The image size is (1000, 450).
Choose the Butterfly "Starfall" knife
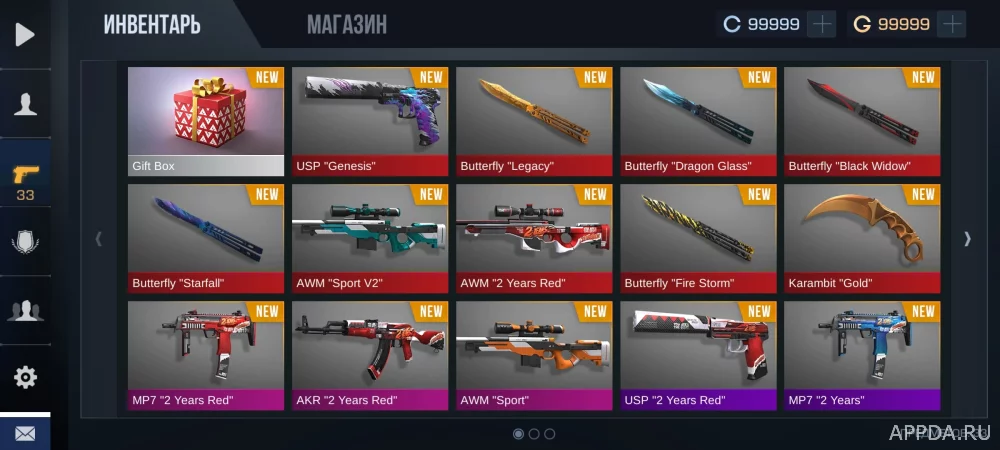[x=205, y=238]
